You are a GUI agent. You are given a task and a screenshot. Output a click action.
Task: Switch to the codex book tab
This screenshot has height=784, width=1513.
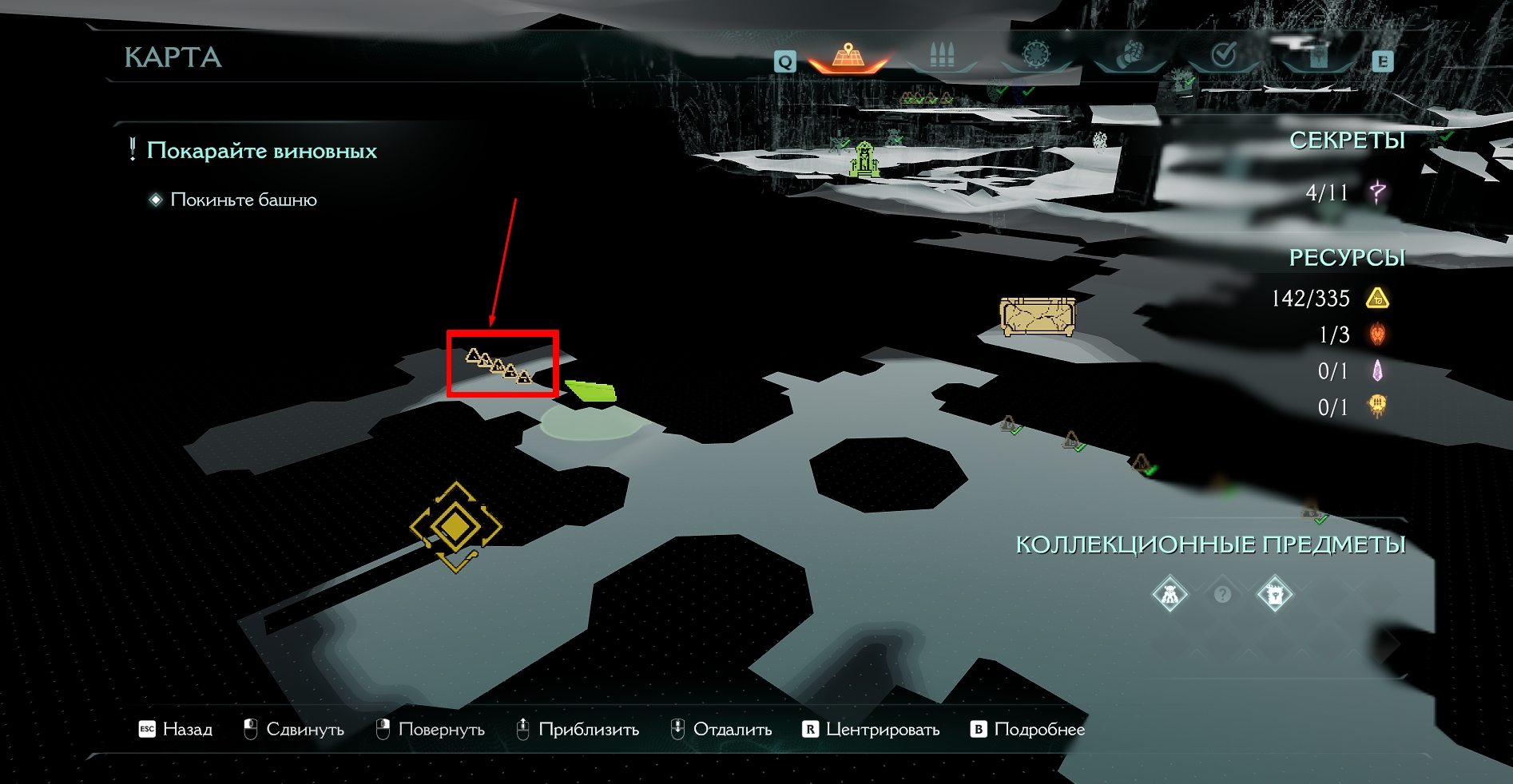[x=1316, y=56]
